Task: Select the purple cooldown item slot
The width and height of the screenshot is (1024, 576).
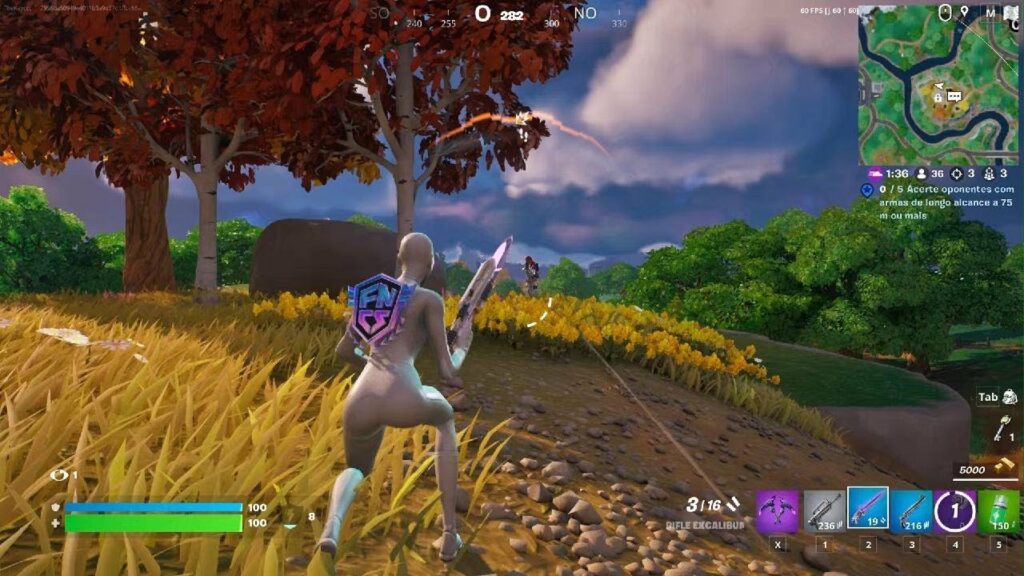Action: [x=954, y=511]
